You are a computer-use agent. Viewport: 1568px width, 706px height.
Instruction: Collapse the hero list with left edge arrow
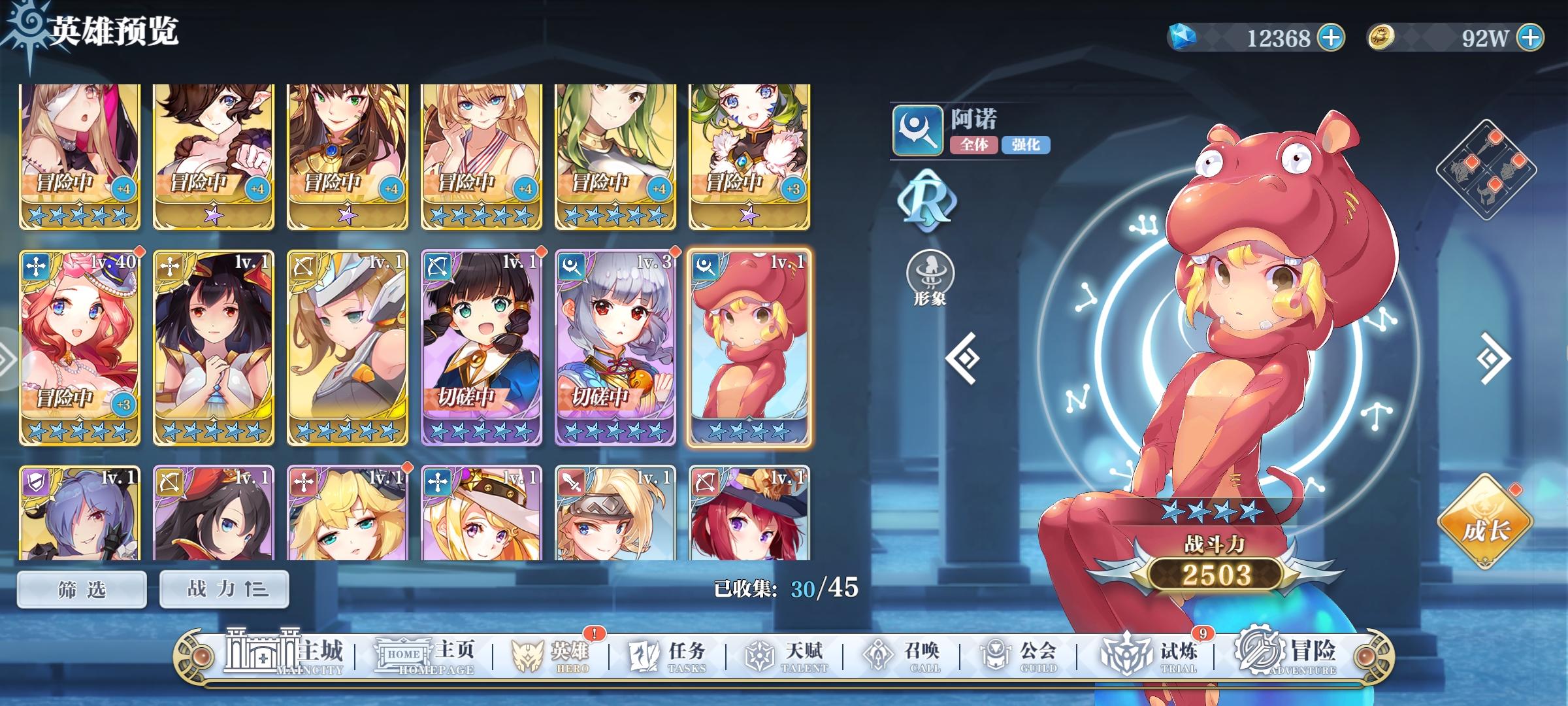click(x=7, y=354)
